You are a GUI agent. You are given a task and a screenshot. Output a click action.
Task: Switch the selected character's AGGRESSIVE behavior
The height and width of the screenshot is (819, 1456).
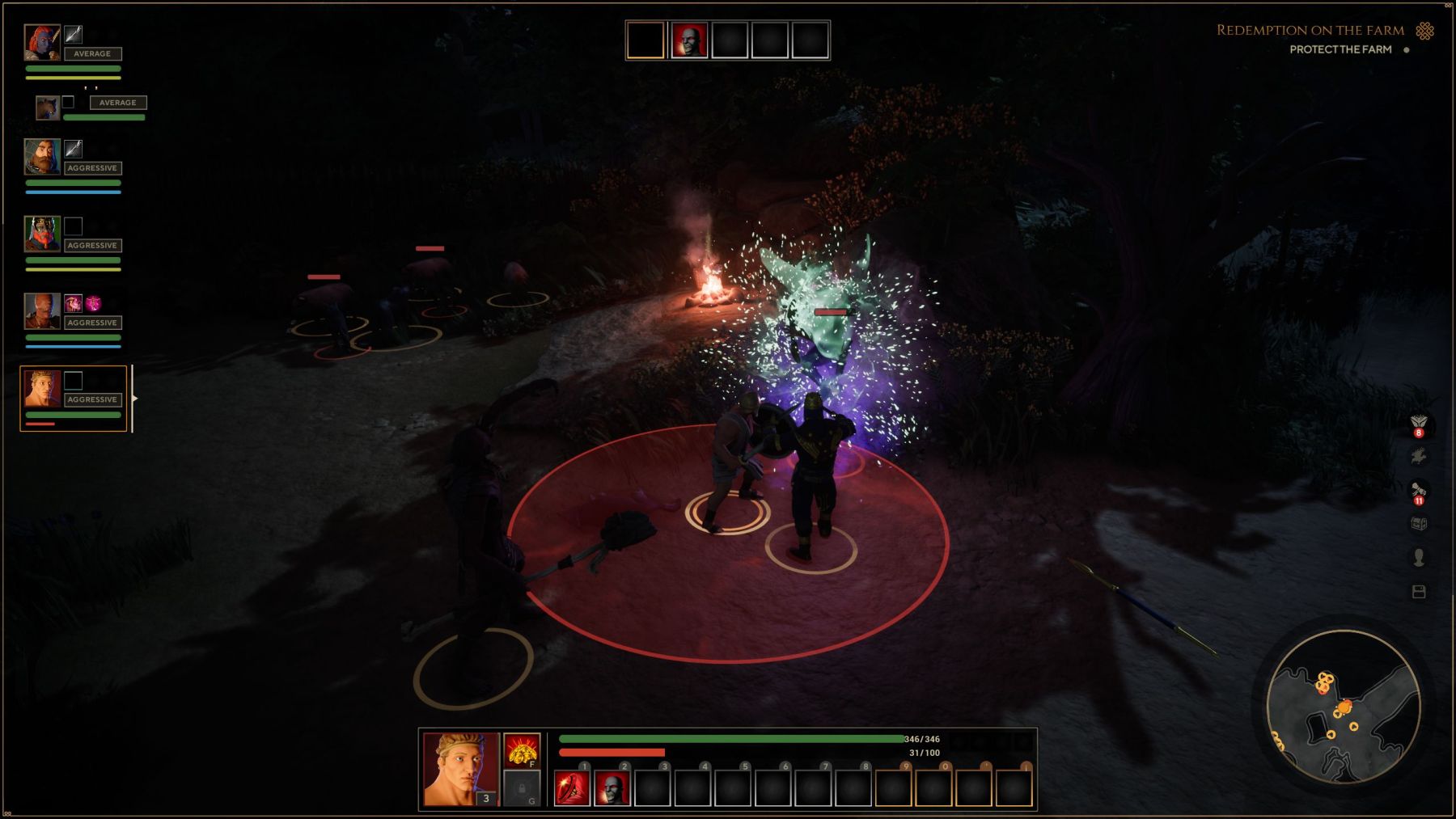pos(92,399)
